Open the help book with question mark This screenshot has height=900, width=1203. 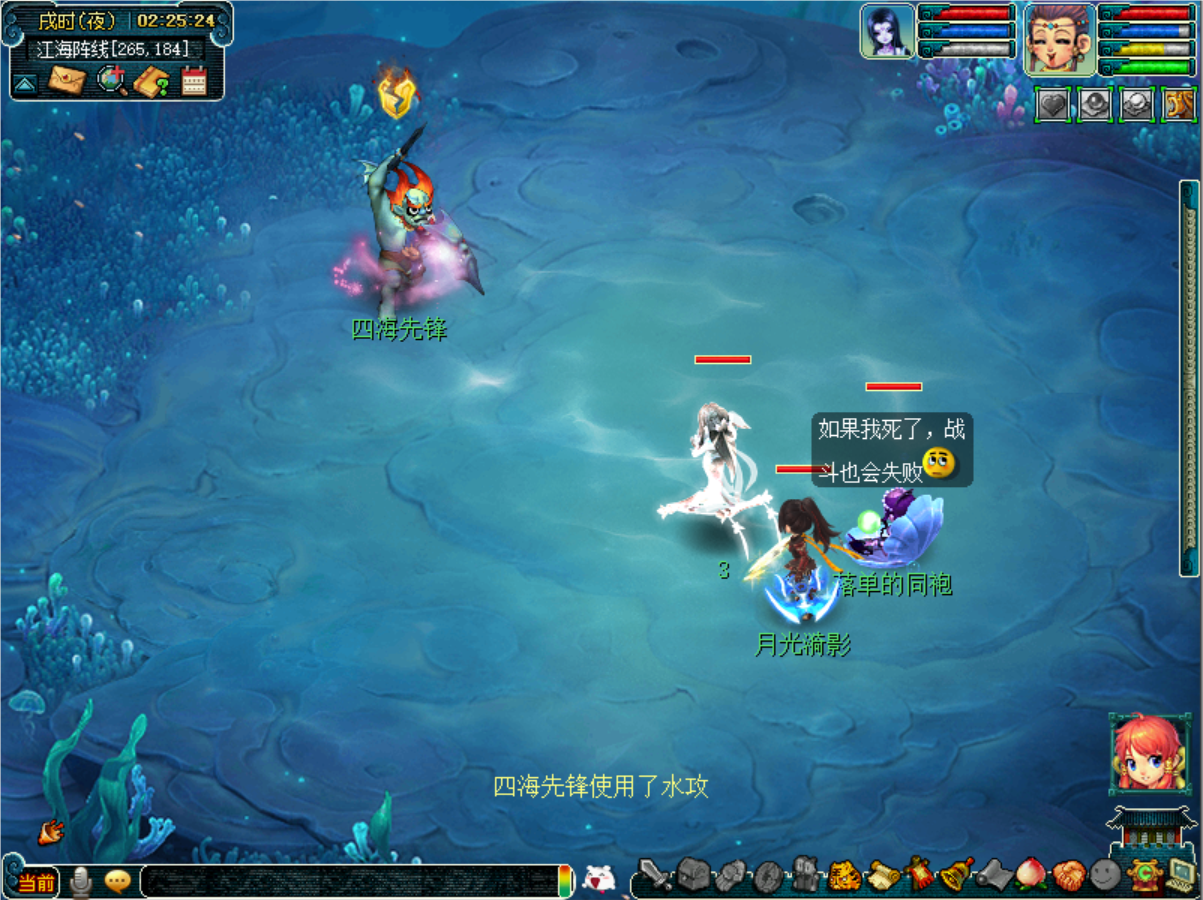pos(151,81)
